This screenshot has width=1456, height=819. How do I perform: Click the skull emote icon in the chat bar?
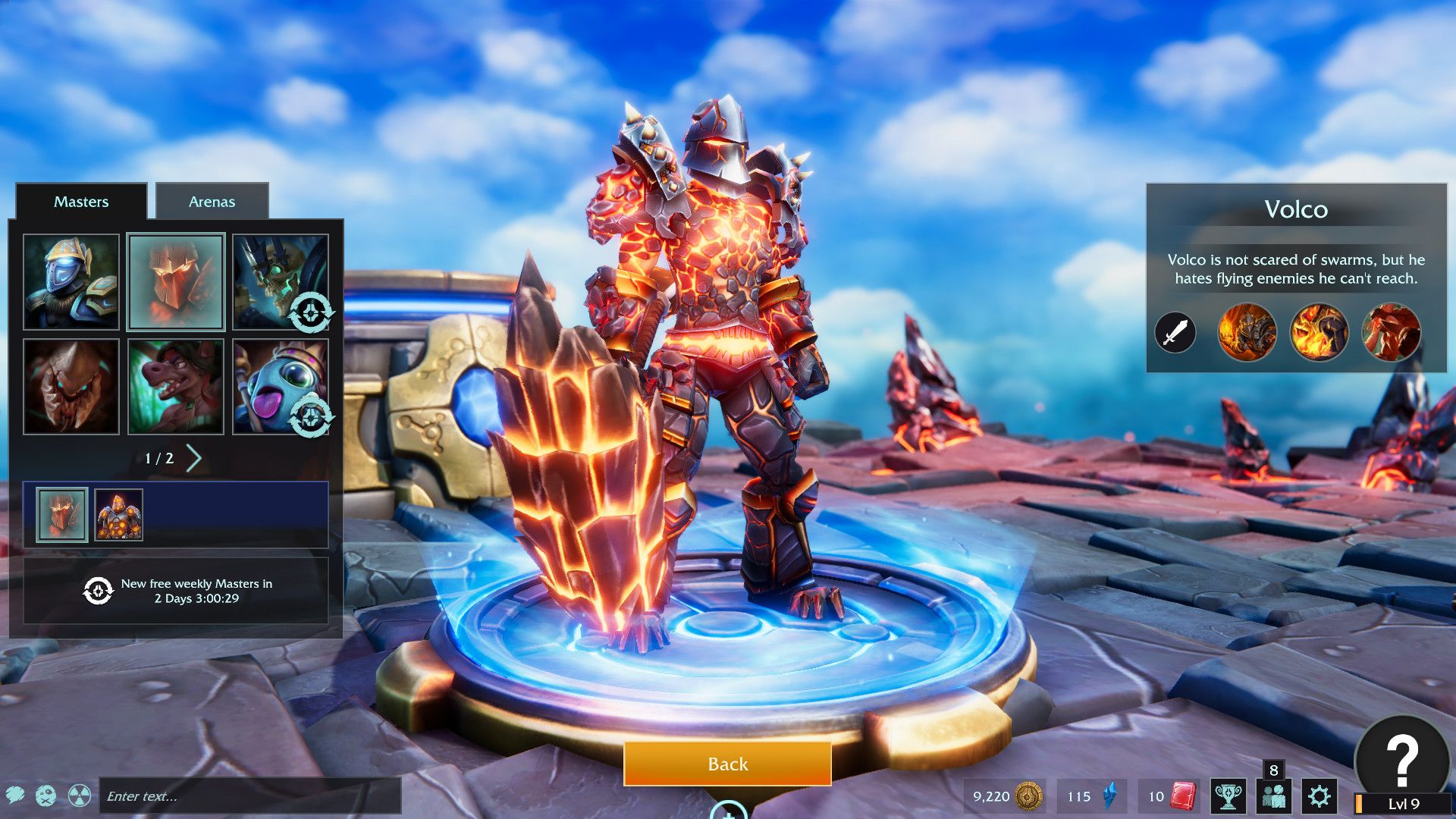45,796
